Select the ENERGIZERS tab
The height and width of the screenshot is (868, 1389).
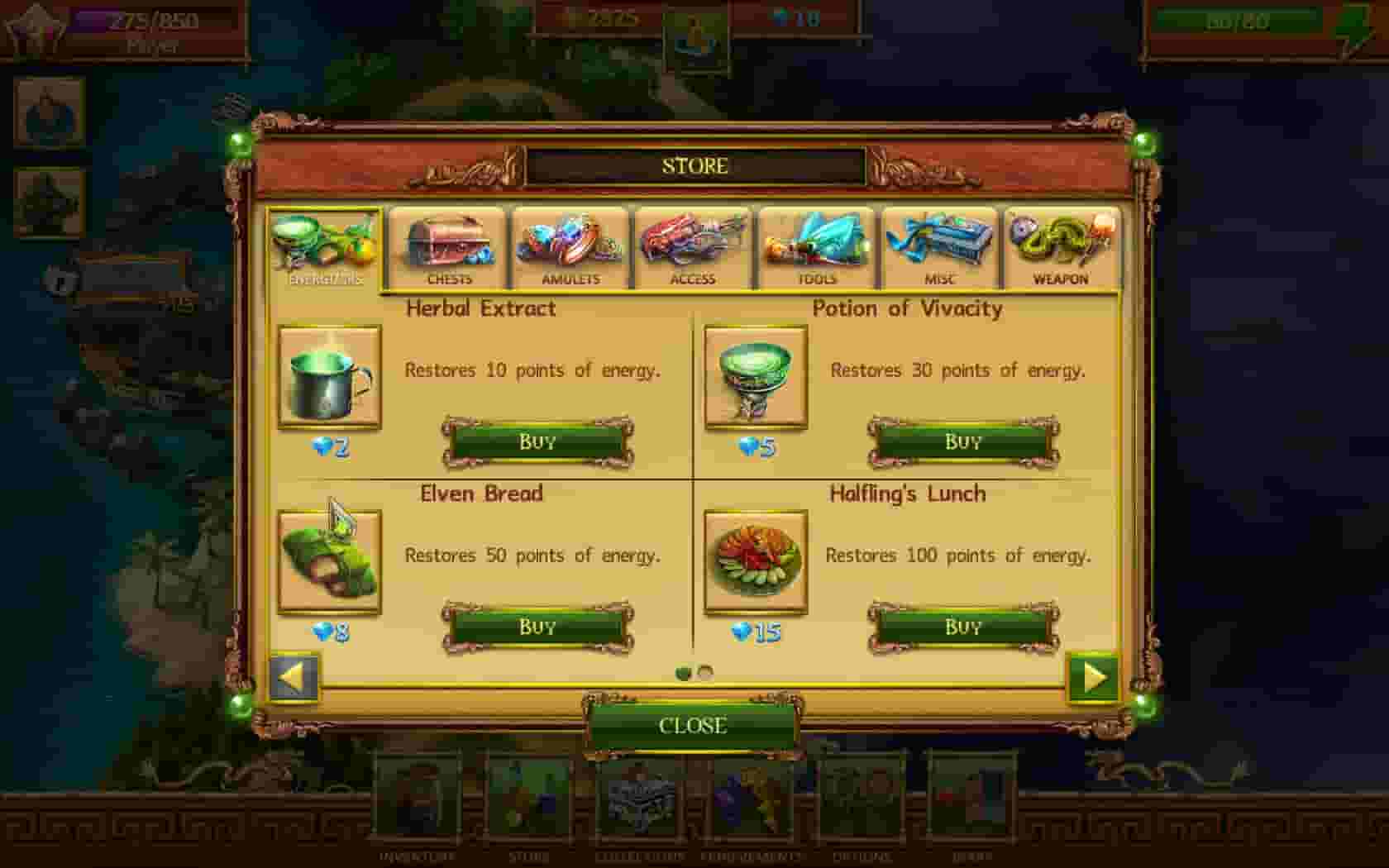click(326, 248)
